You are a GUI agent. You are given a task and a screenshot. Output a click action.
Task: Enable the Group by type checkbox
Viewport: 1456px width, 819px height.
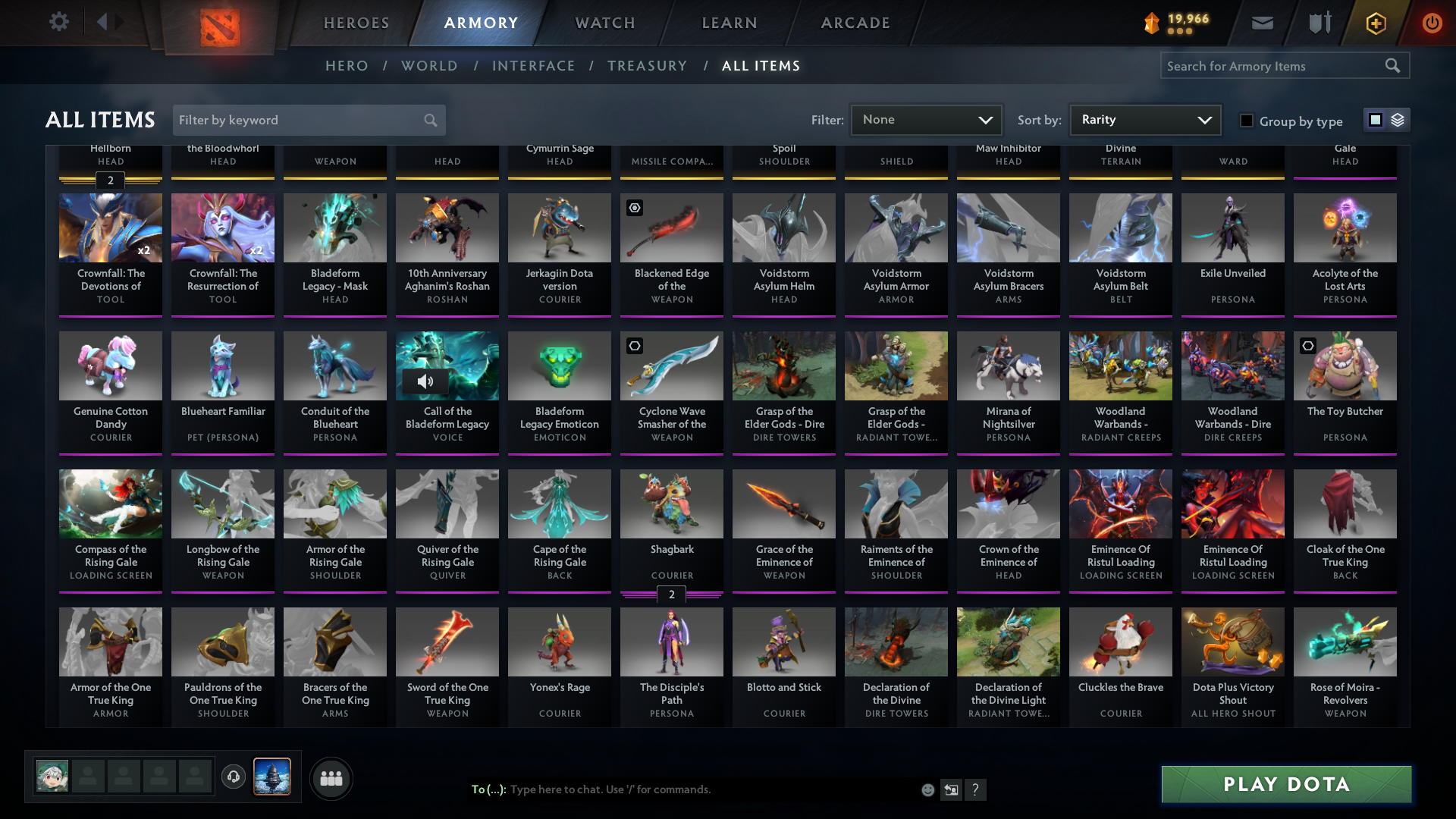(x=1246, y=121)
